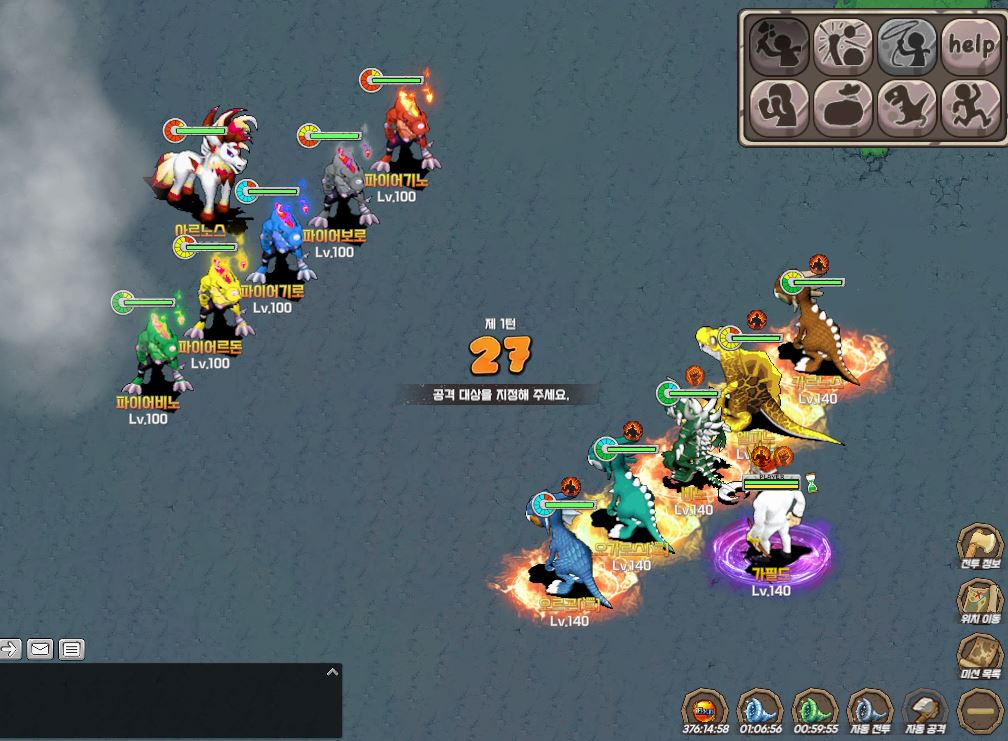Show the 미션 목록 mission list
This screenshot has width=1008, height=741.
(980, 655)
